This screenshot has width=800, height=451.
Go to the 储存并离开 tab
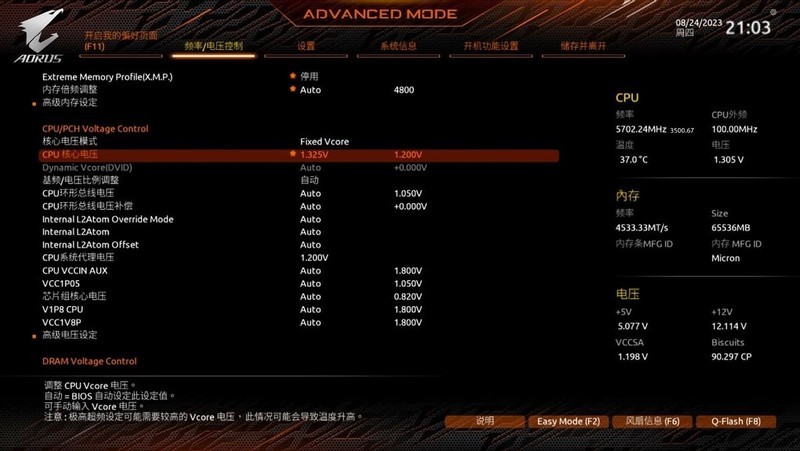point(583,46)
